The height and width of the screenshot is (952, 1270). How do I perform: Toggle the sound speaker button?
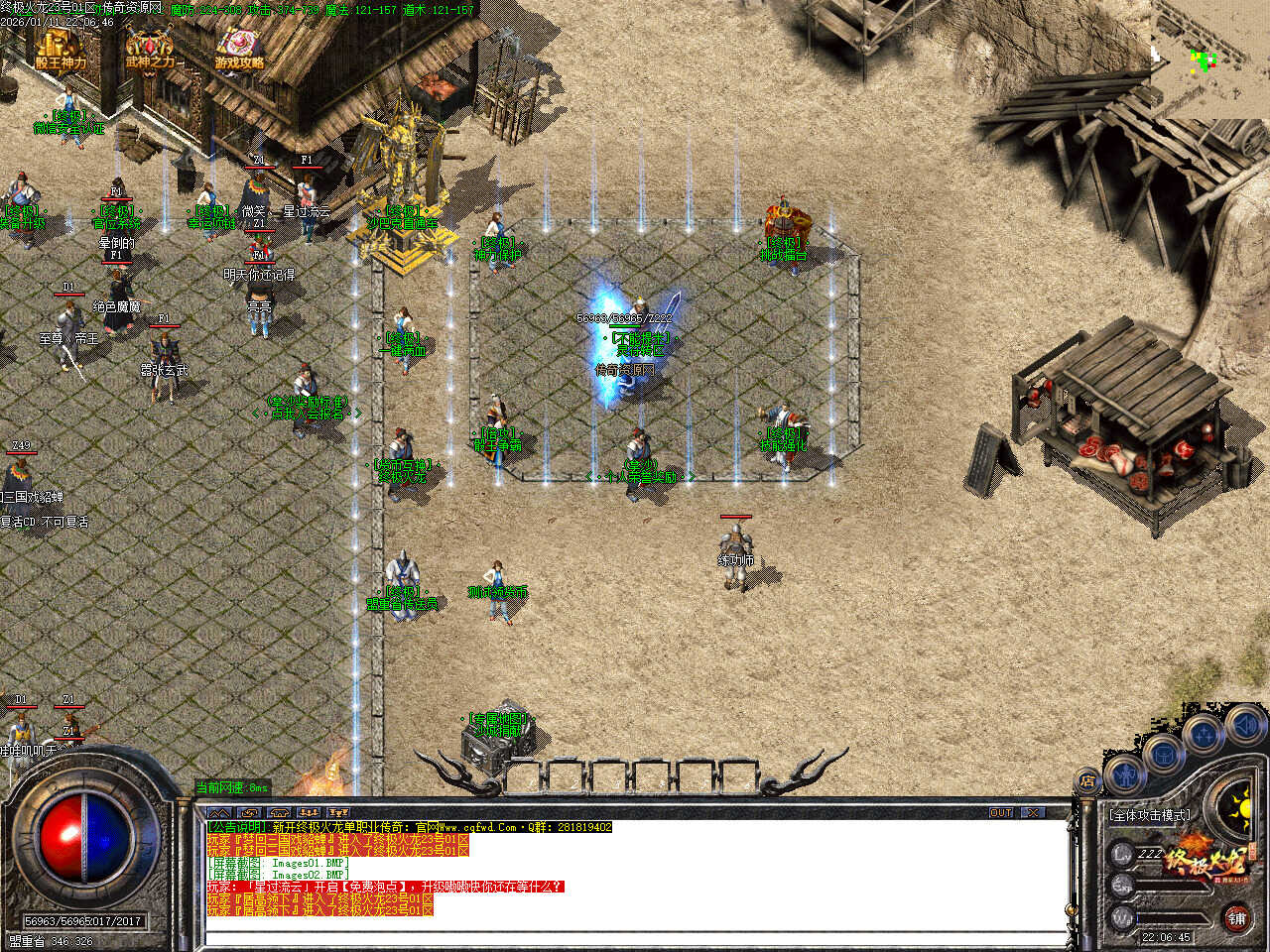(x=1244, y=724)
